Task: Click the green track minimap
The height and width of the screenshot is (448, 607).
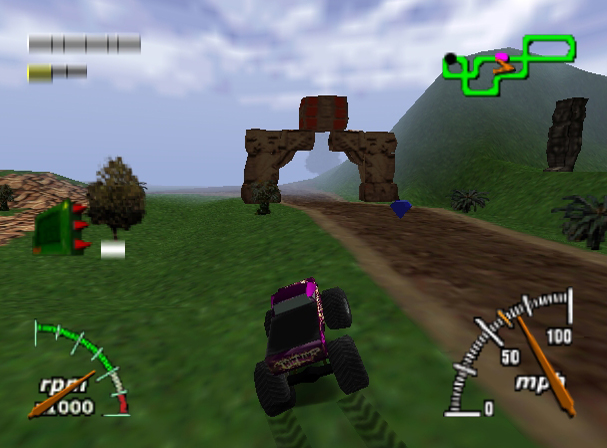Action: coord(508,64)
